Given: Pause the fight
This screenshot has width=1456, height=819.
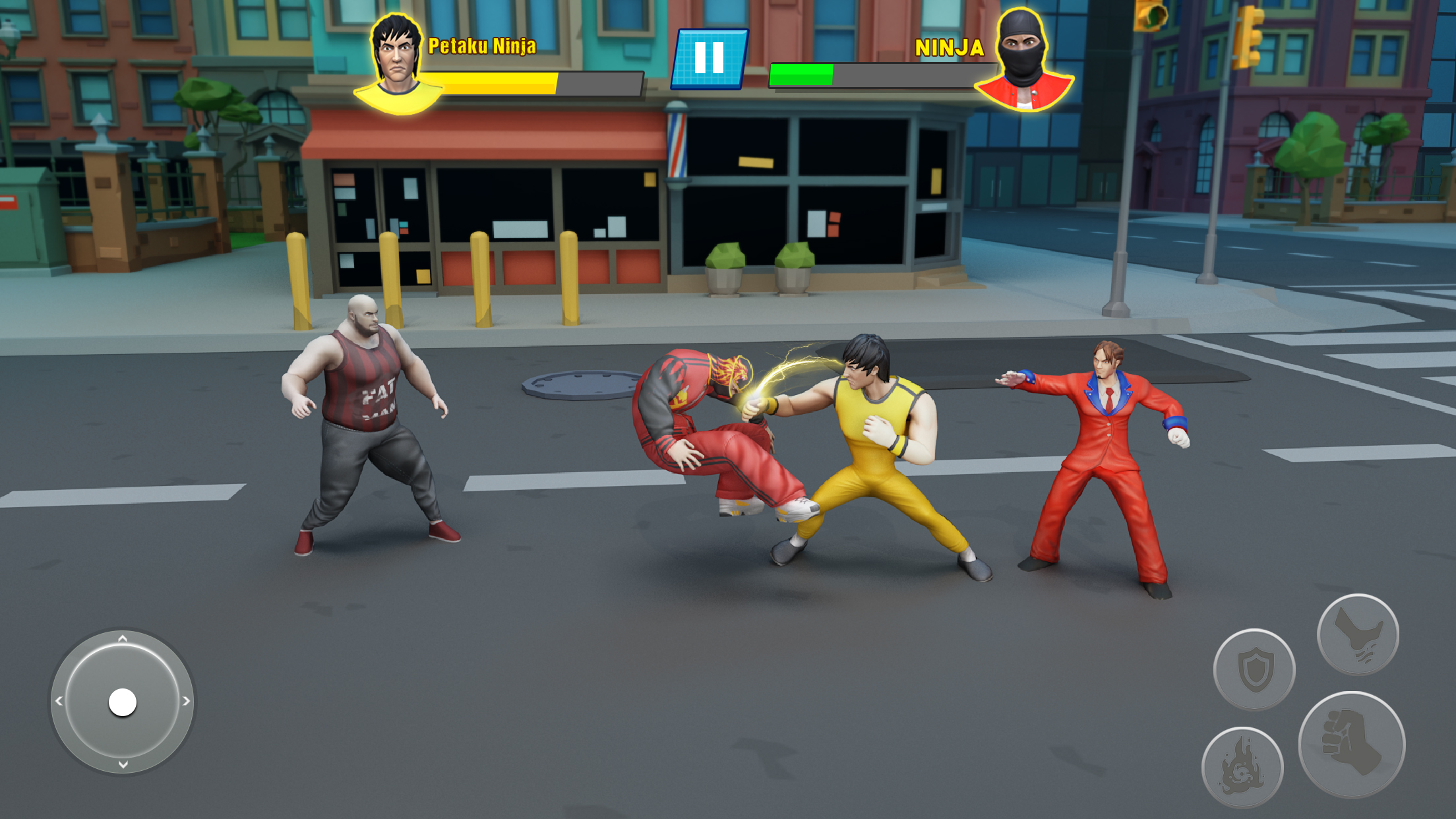Looking at the screenshot, I should [710, 59].
